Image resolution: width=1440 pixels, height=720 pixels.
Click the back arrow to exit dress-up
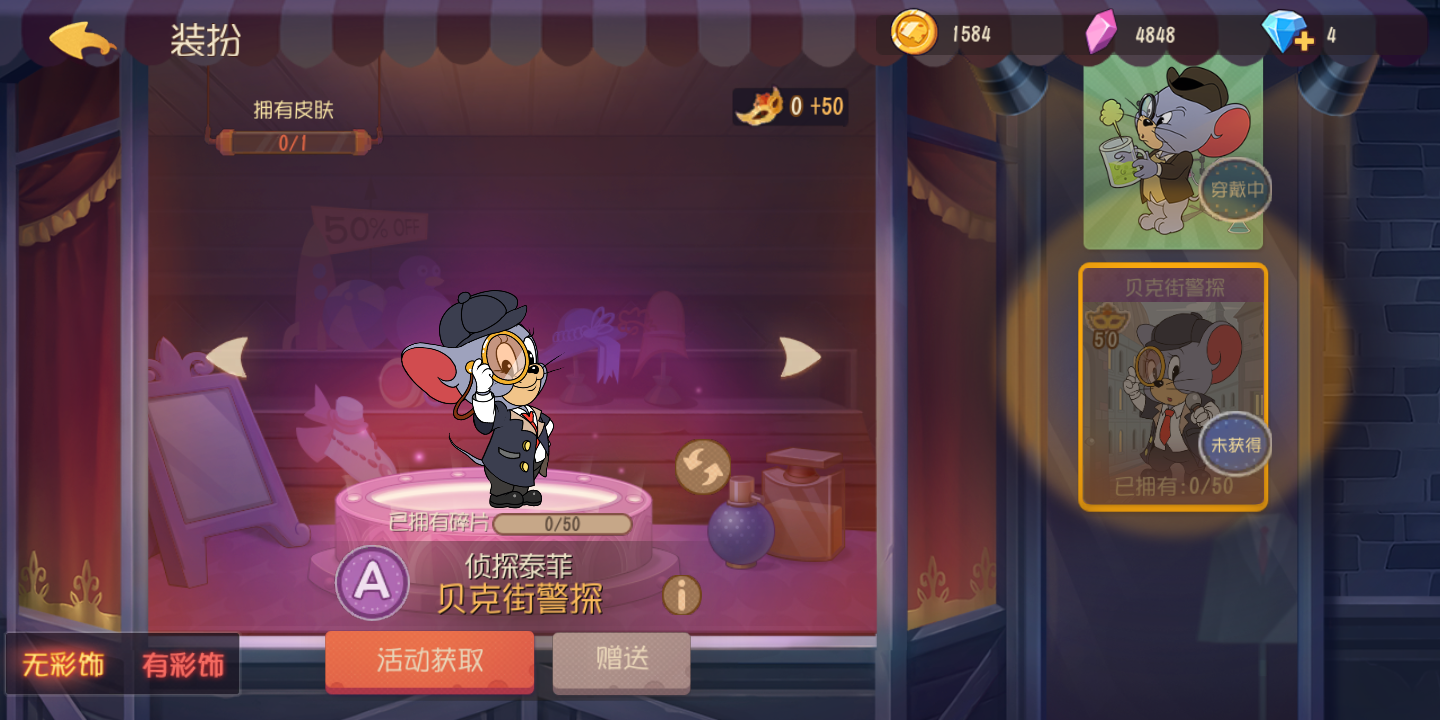(82, 40)
